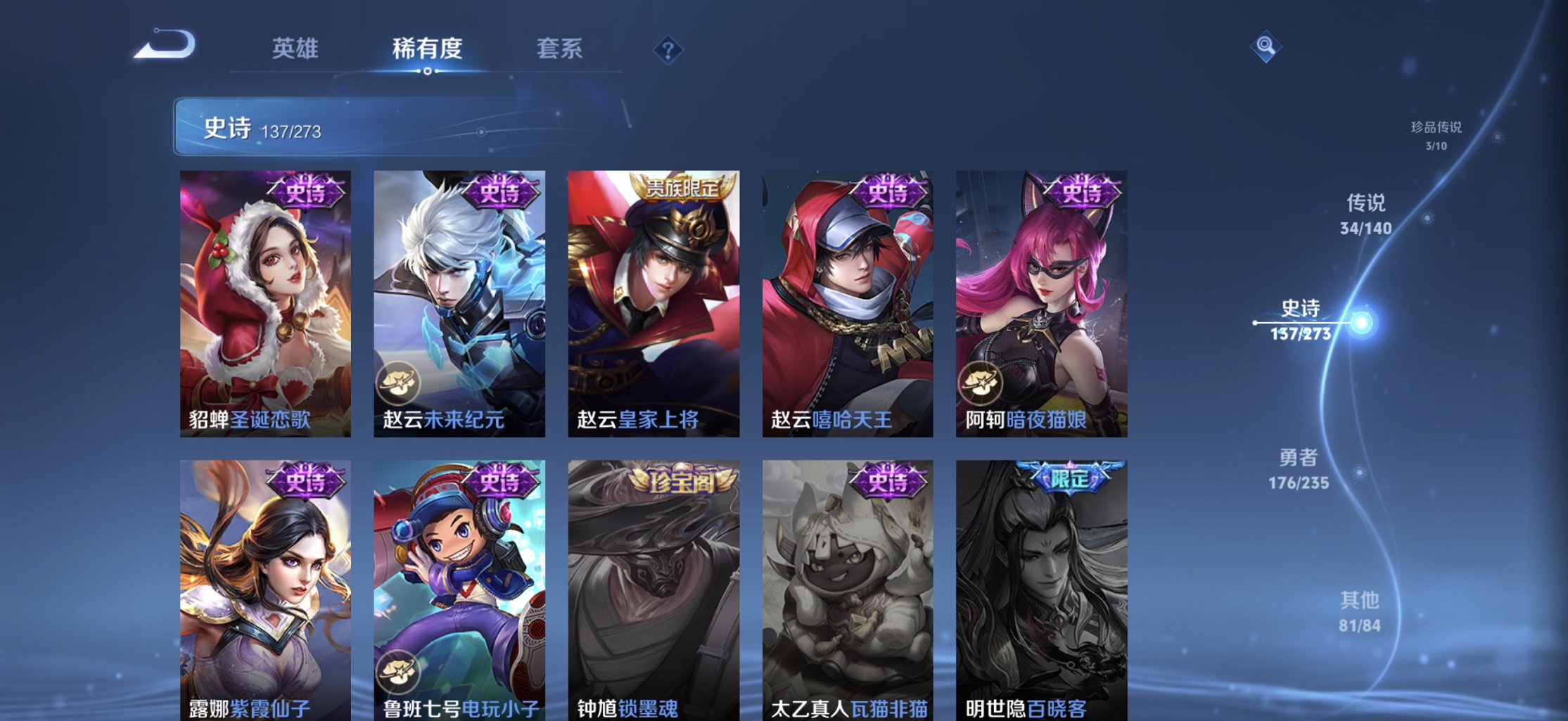Select the 稀有度 tab
The image size is (1568, 721).
[426, 49]
